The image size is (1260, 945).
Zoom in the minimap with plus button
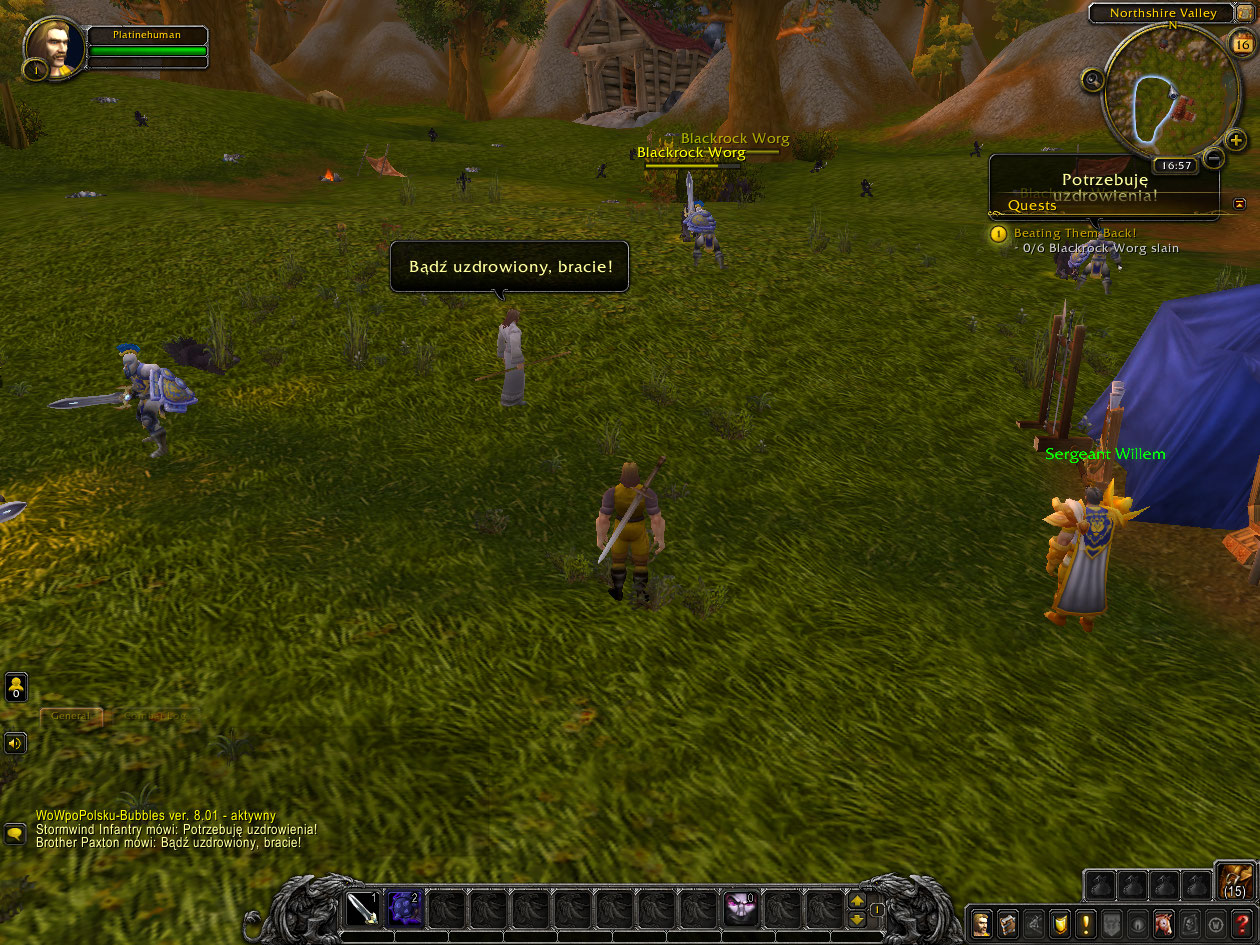(x=1236, y=139)
